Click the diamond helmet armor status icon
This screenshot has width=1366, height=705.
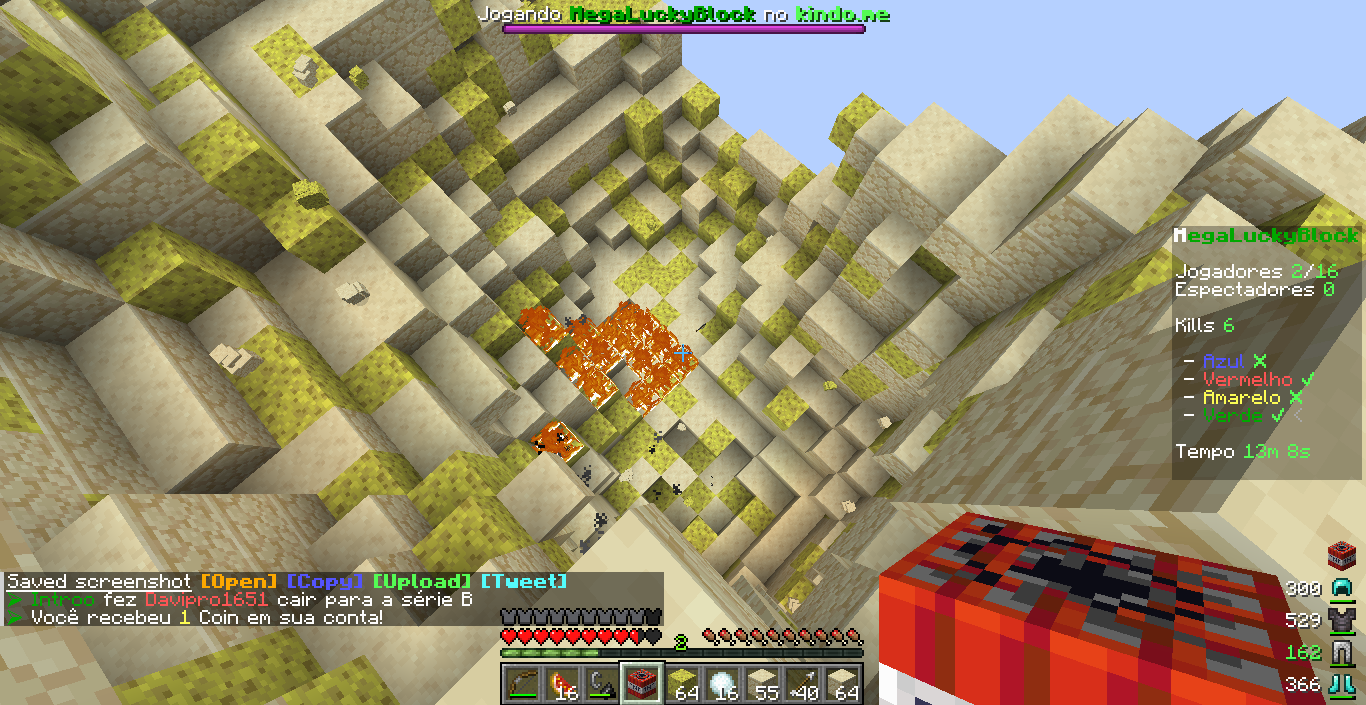point(1340,589)
